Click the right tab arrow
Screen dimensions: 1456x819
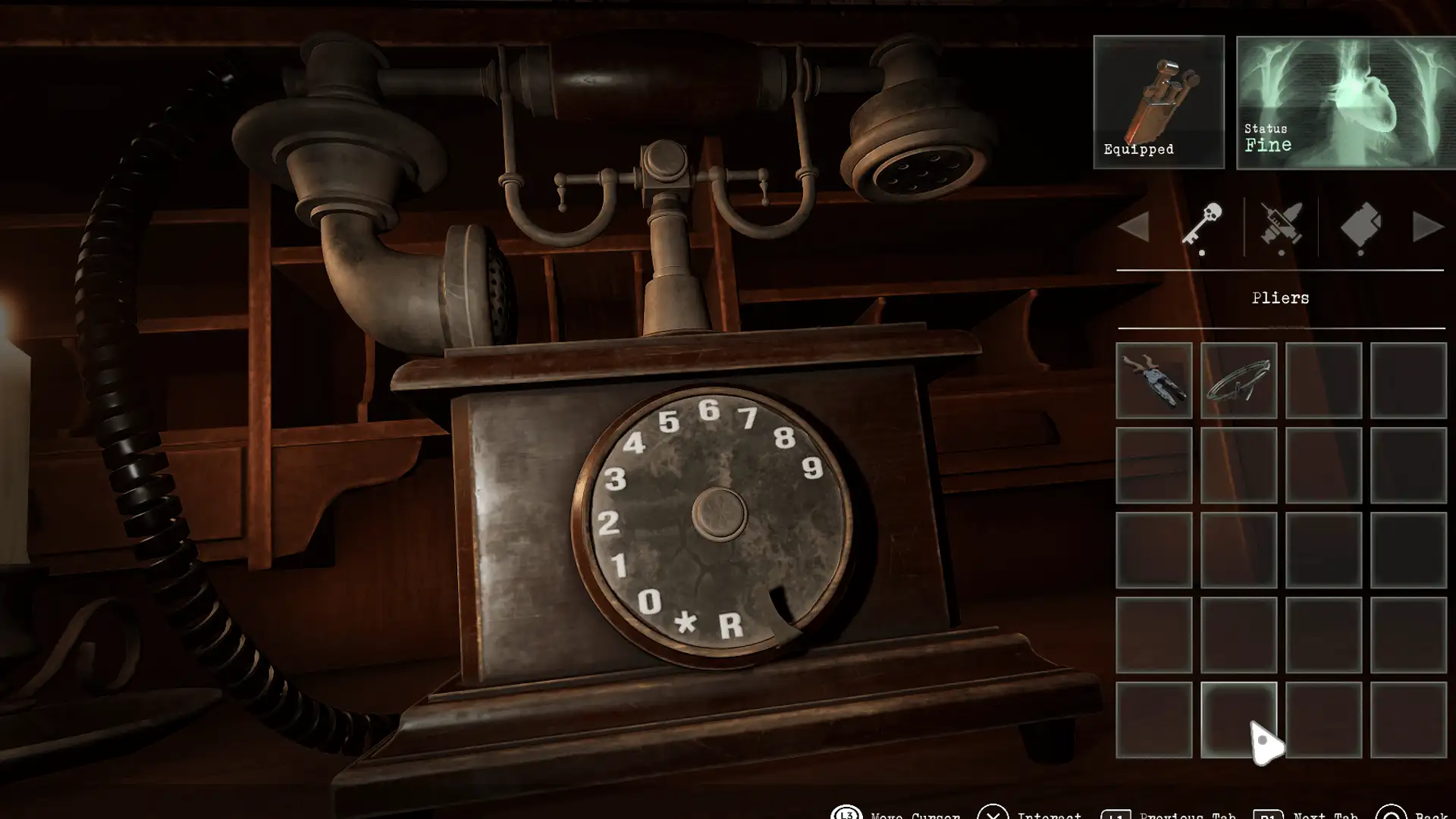1427,227
